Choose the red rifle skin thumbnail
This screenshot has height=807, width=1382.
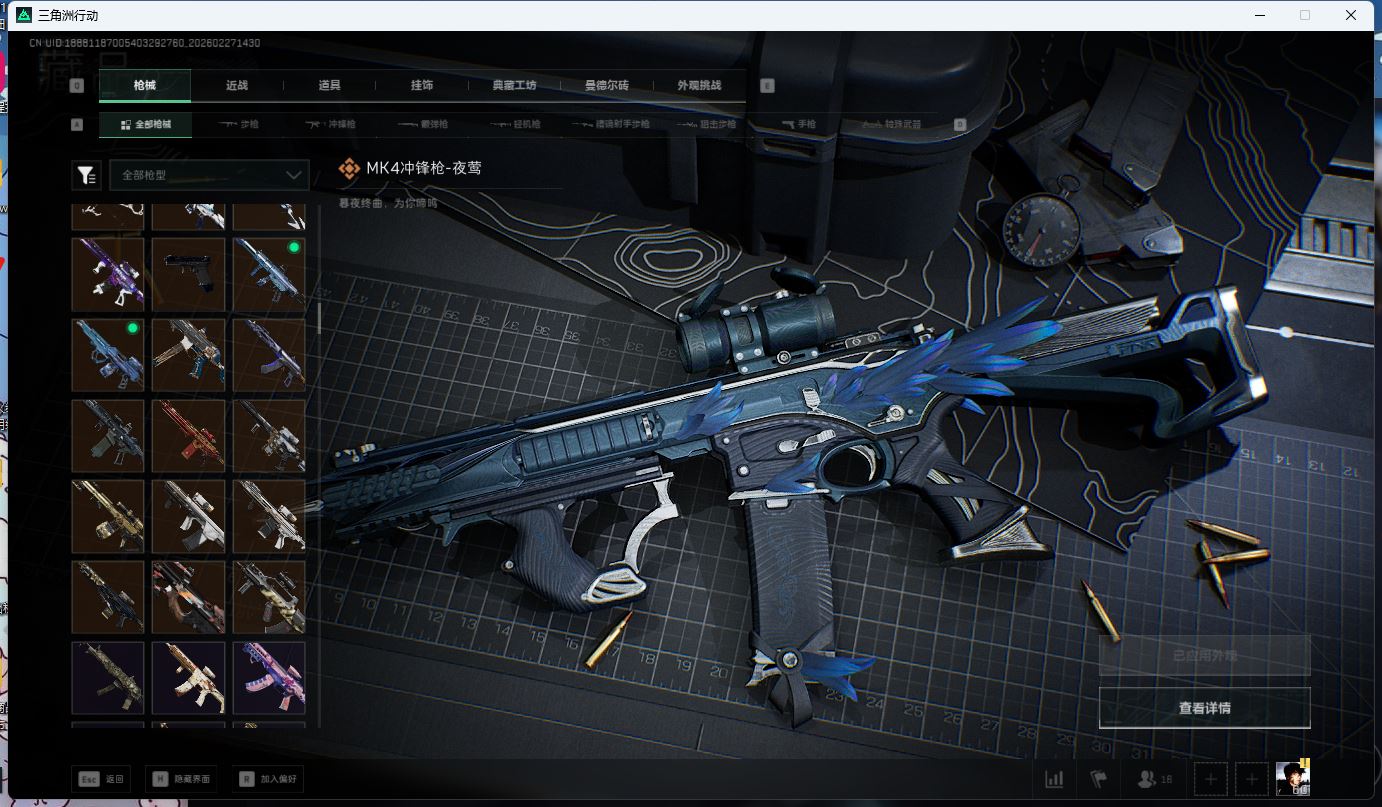(x=188, y=435)
